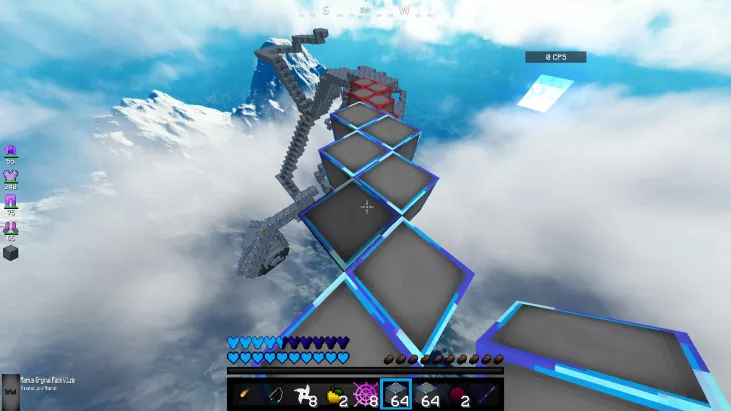Click the CPS counter box
The height and width of the screenshot is (411, 731).
click(x=555, y=57)
